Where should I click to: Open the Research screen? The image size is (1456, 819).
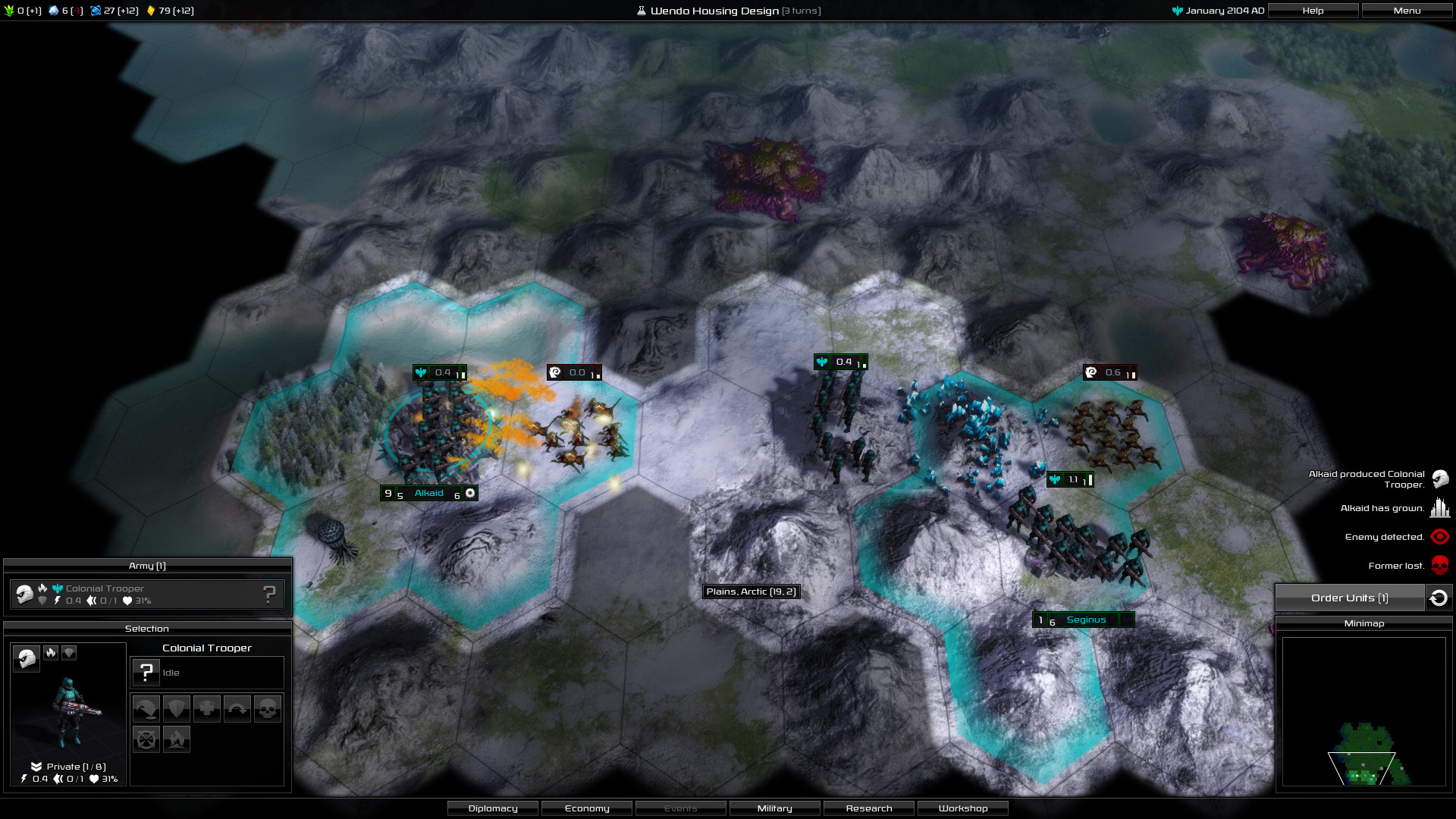(869, 808)
